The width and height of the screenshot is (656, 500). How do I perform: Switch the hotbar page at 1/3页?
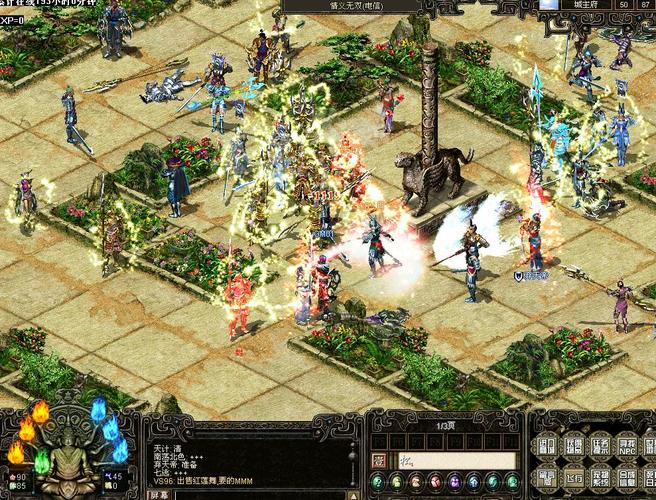(x=443, y=426)
